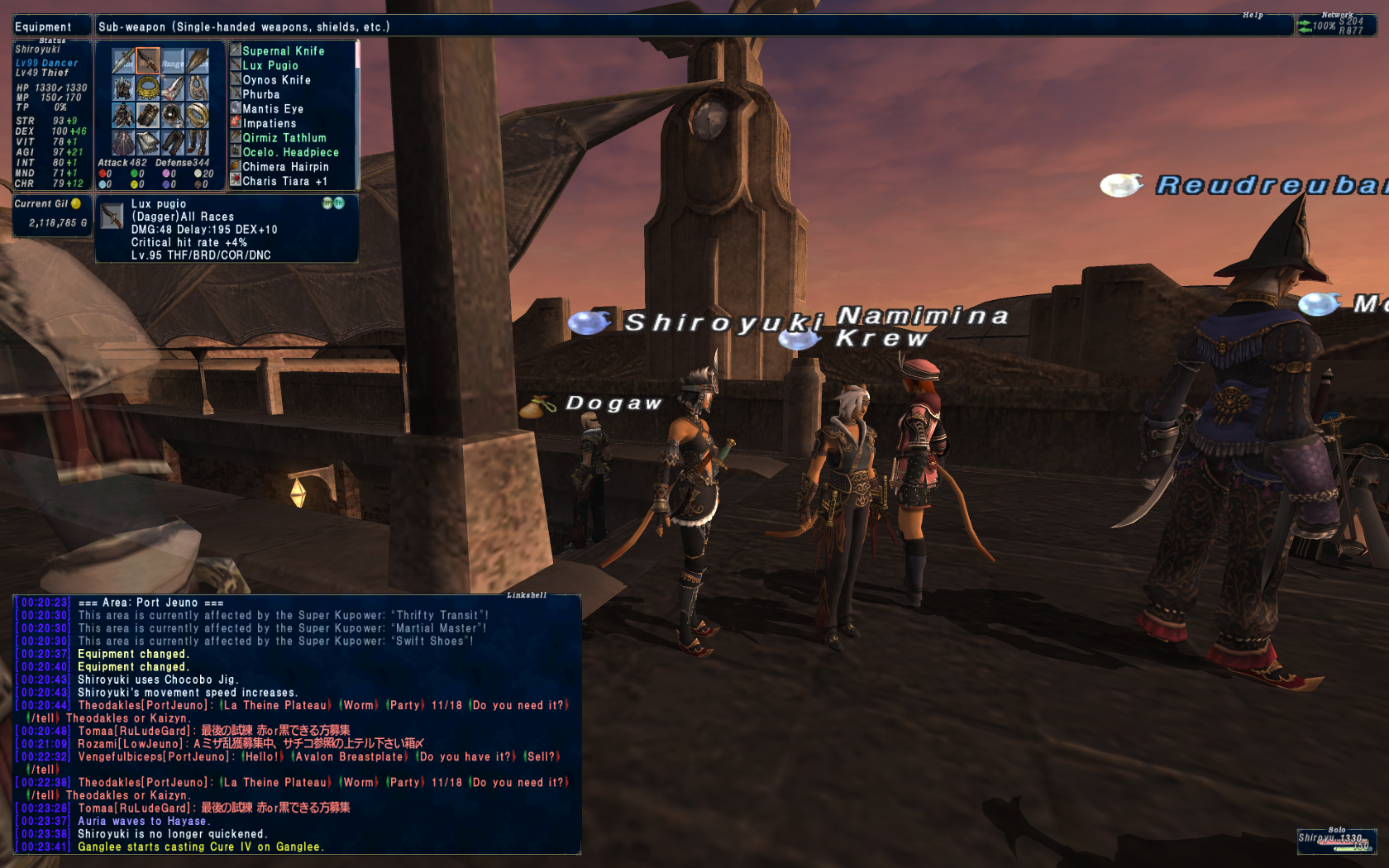The height and width of the screenshot is (868, 1389).
Task: Select the body armor equipment slot
Action: pos(123,115)
